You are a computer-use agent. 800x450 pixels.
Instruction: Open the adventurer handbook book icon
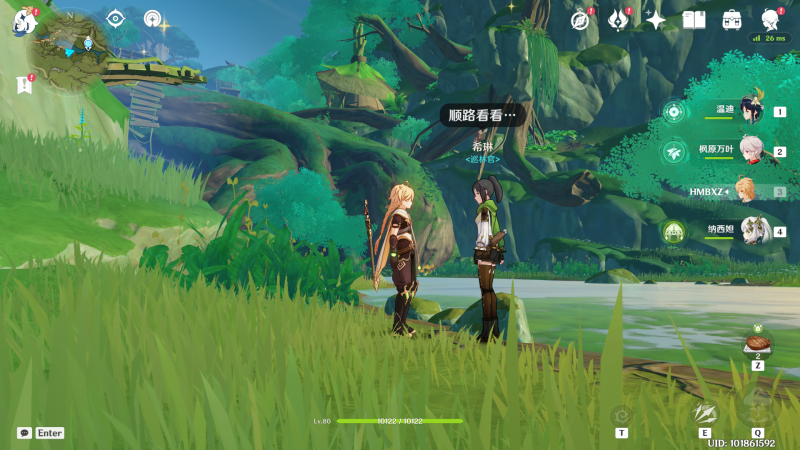coord(694,20)
